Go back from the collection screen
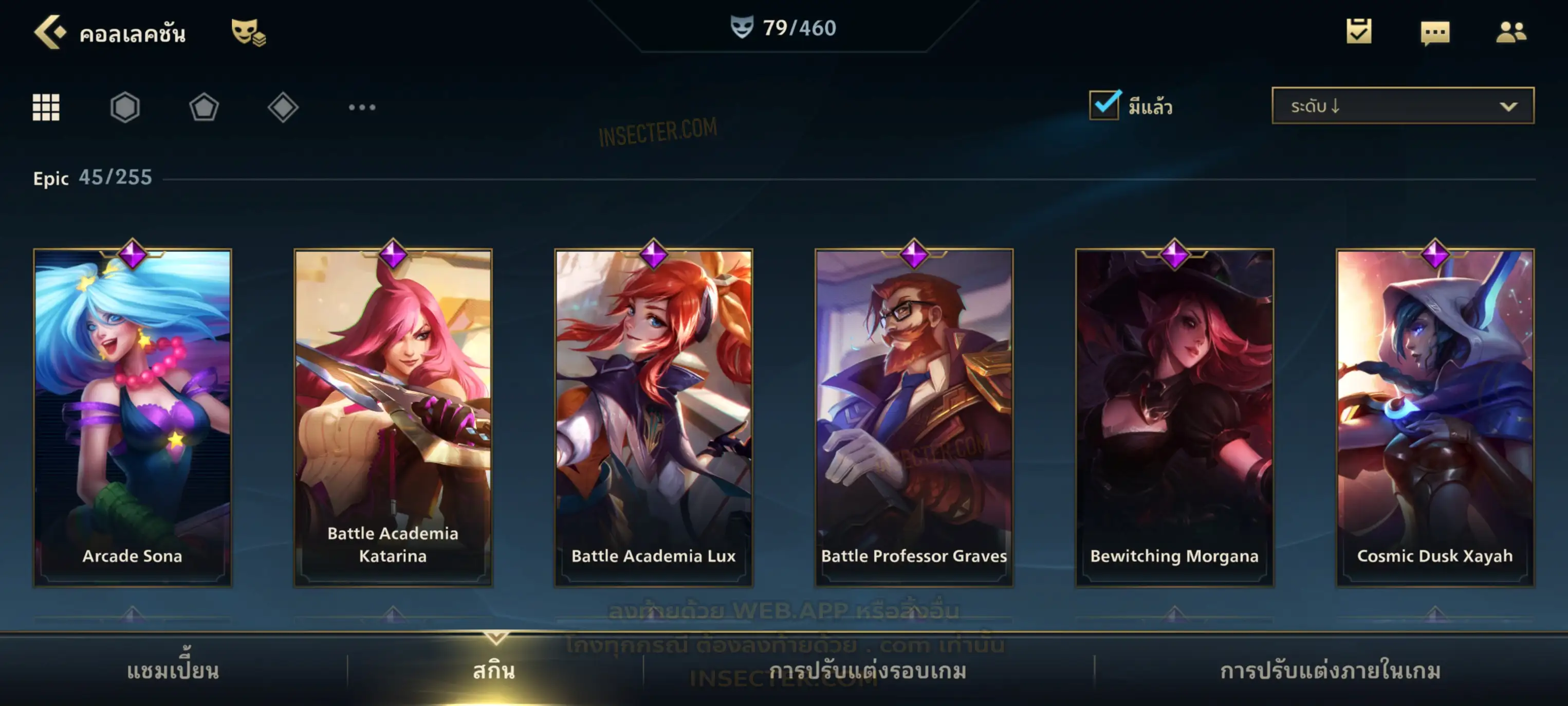The height and width of the screenshot is (706, 1568). (50, 32)
